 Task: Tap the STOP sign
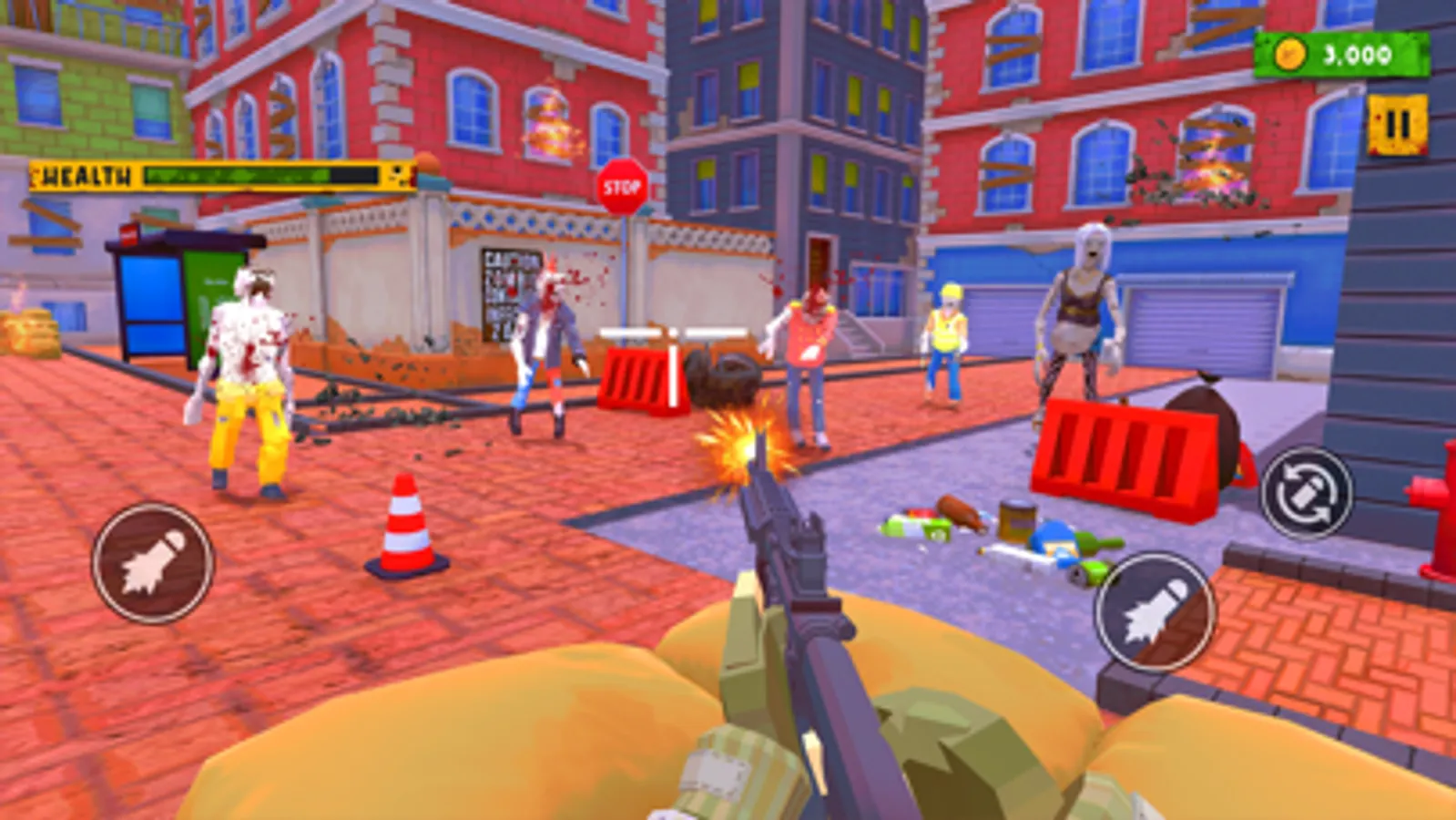(x=623, y=188)
